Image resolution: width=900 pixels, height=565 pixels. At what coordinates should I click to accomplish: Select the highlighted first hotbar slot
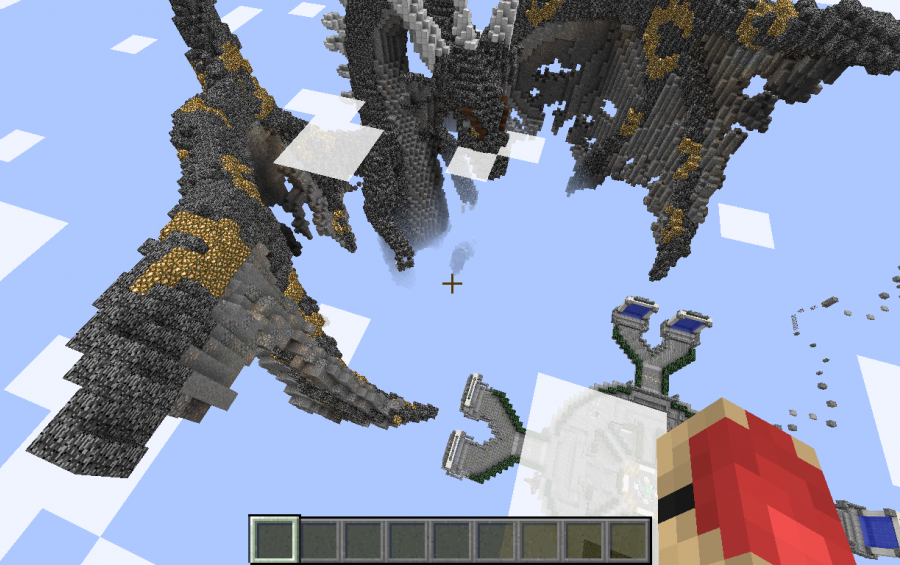(274, 540)
